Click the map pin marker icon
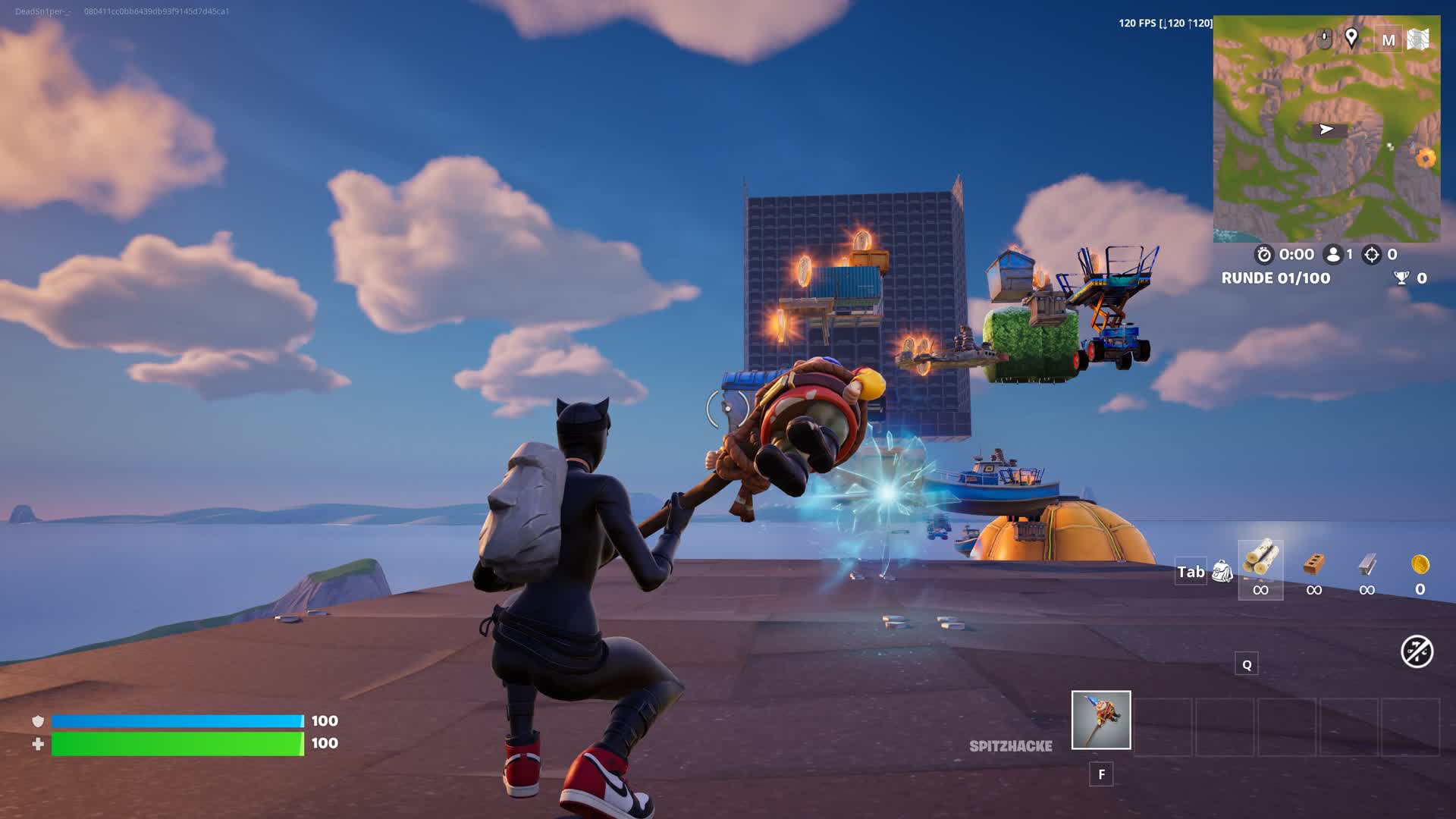This screenshot has height=819, width=1456. pos(1351,38)
